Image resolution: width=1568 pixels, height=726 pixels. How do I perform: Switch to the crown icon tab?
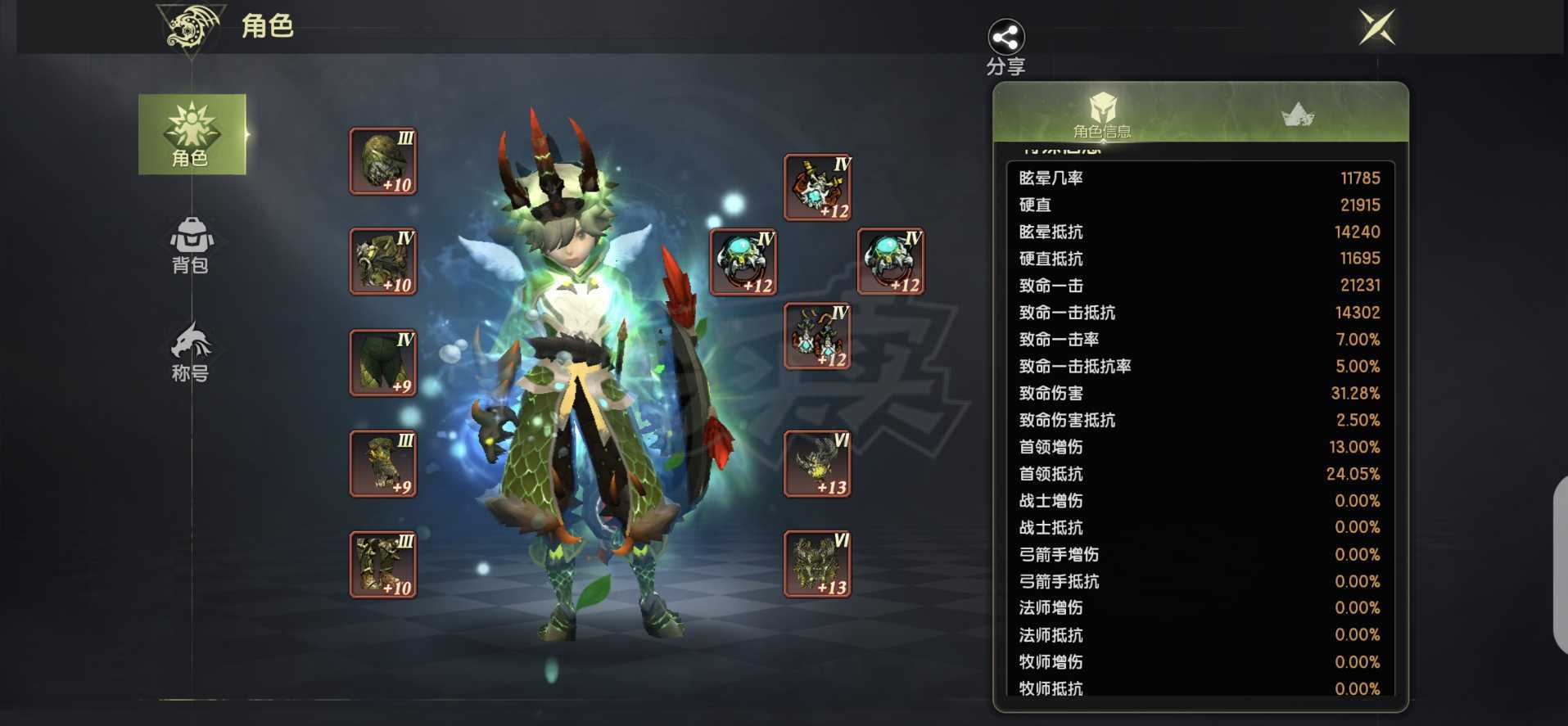pos(1297,115)
